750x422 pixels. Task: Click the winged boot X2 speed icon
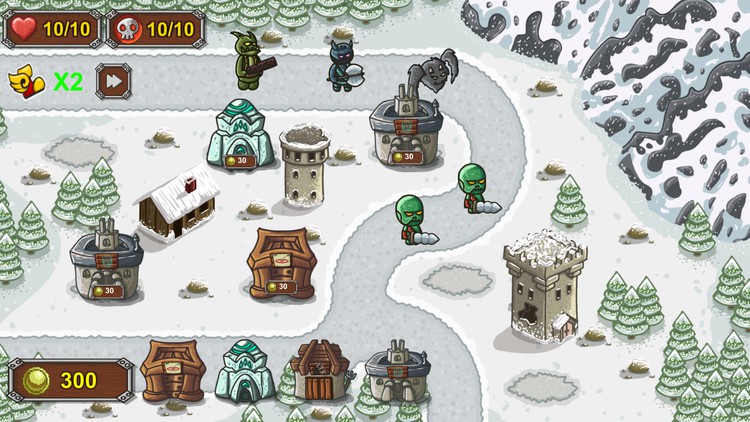click(25, 81)
